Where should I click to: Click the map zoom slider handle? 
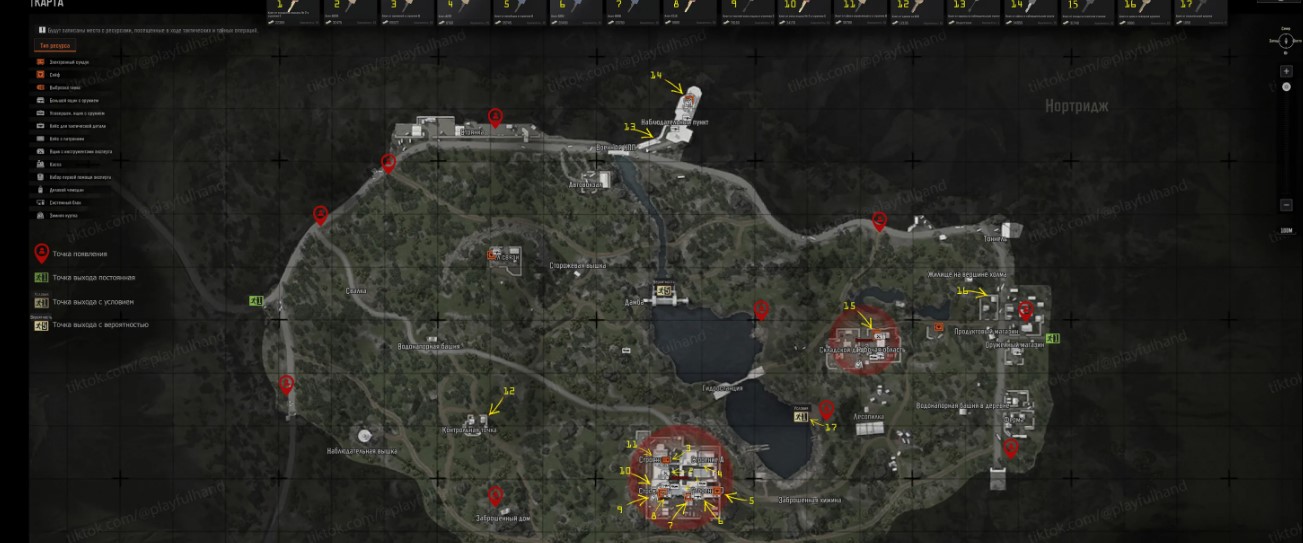(x=1286, y=87)
